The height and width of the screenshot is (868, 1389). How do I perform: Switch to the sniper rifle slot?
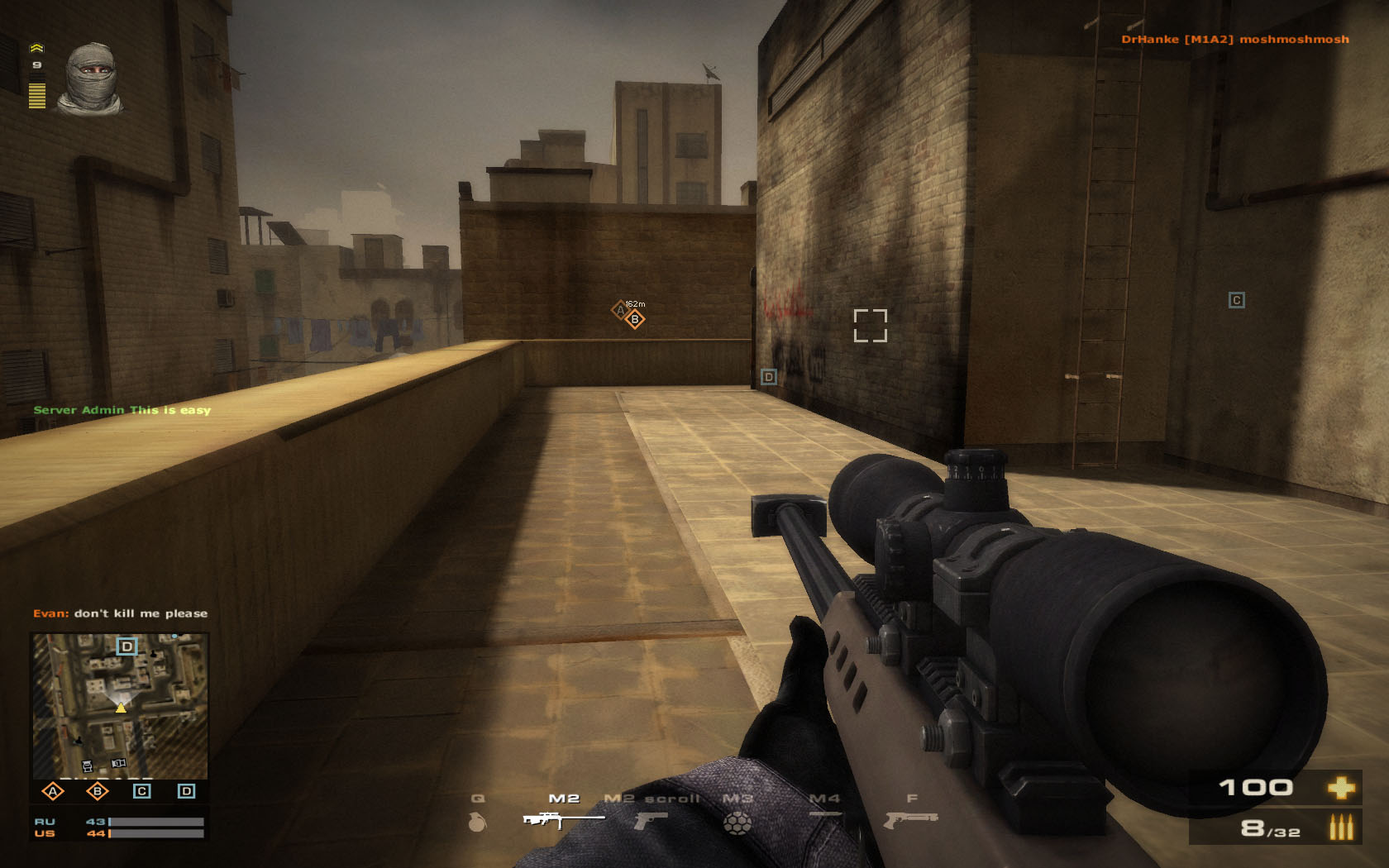coord(563,818)
